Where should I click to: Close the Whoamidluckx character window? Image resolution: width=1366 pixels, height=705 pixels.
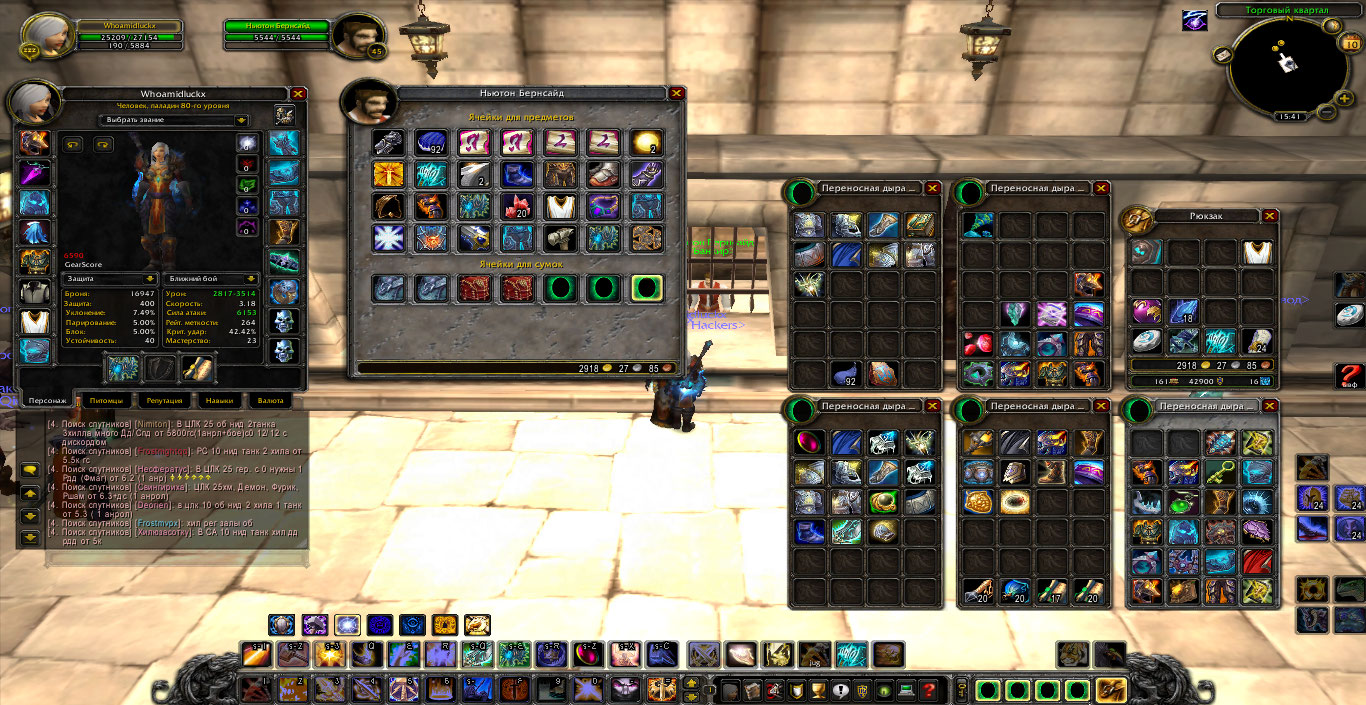click(x=298, y=93)
